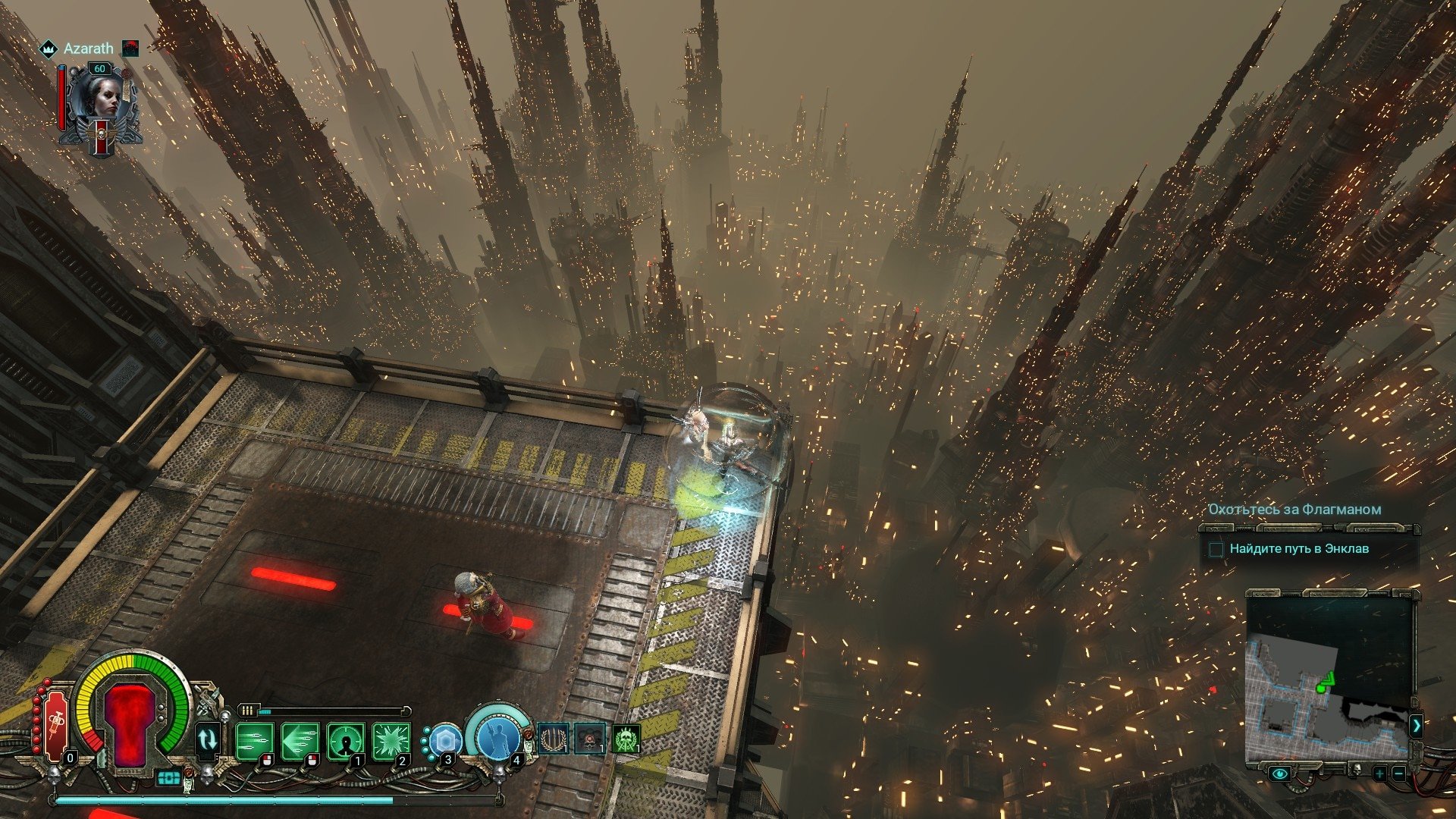Activate the triple-bullet burst skill

[253, 739]
